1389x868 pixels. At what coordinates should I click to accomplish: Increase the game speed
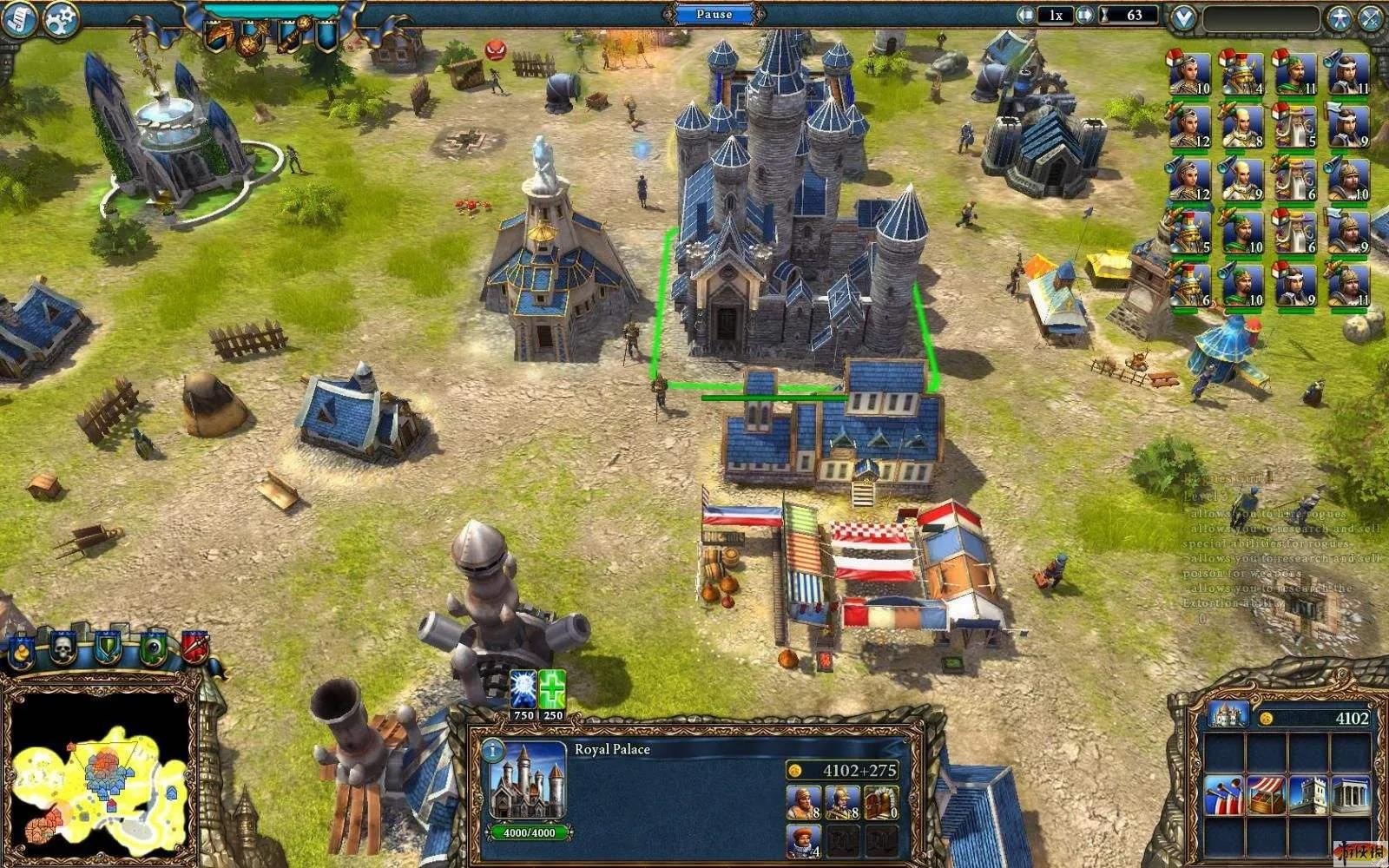(x=1084, y=15)
